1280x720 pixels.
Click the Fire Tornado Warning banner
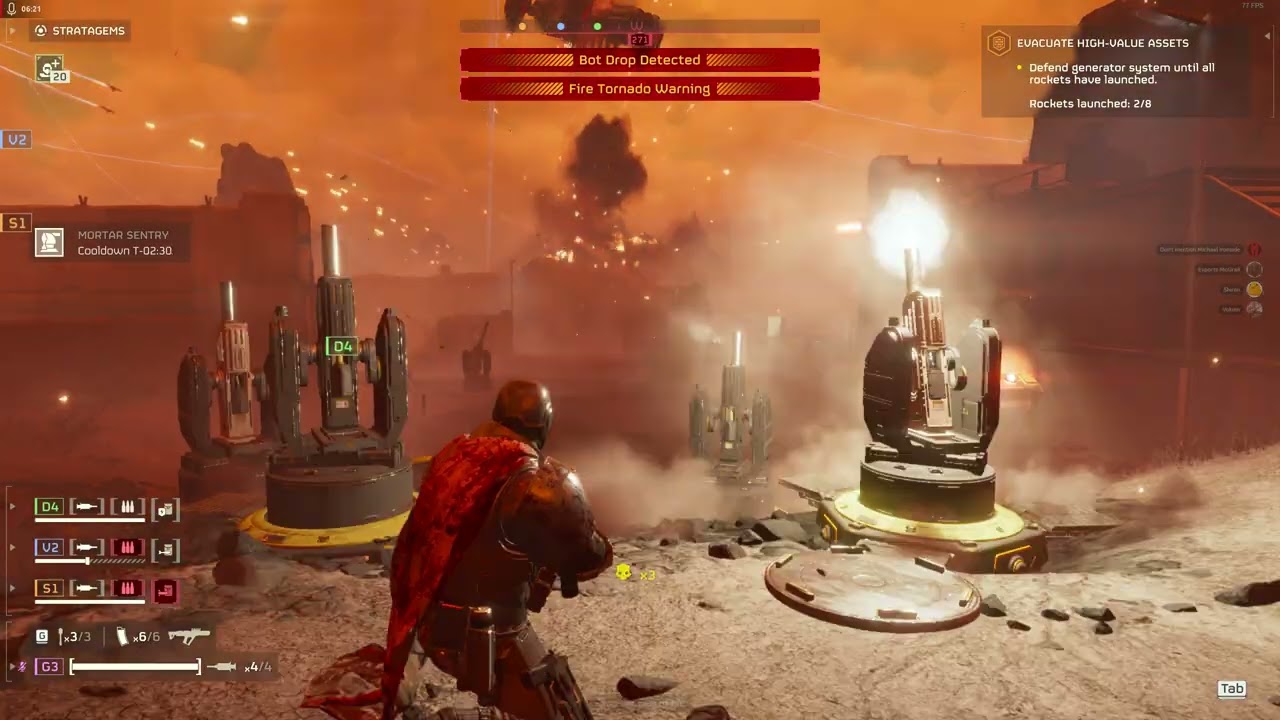(x=640, y=89)
